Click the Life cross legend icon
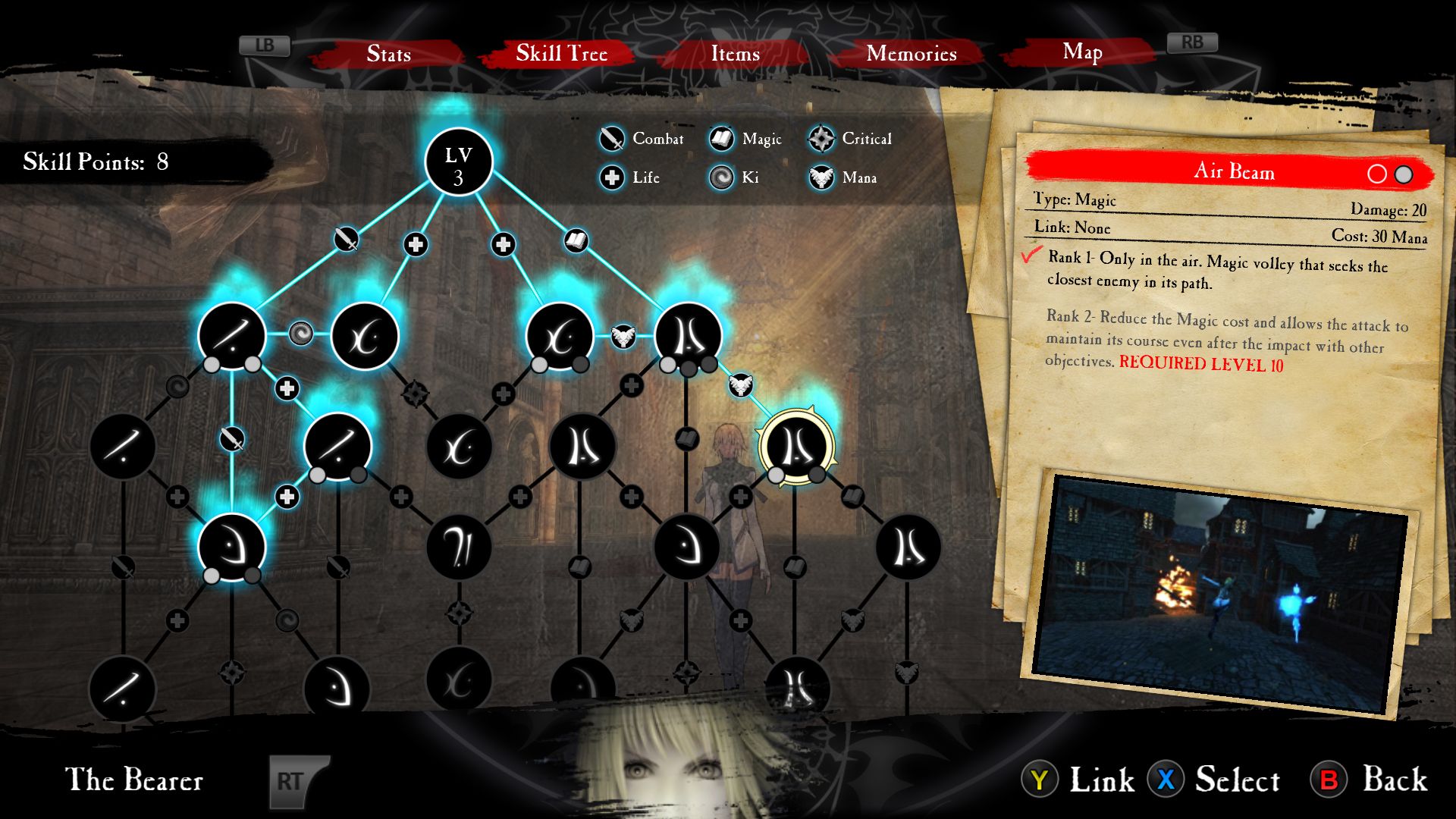The image size is (1456, 819). pos(612,178)
